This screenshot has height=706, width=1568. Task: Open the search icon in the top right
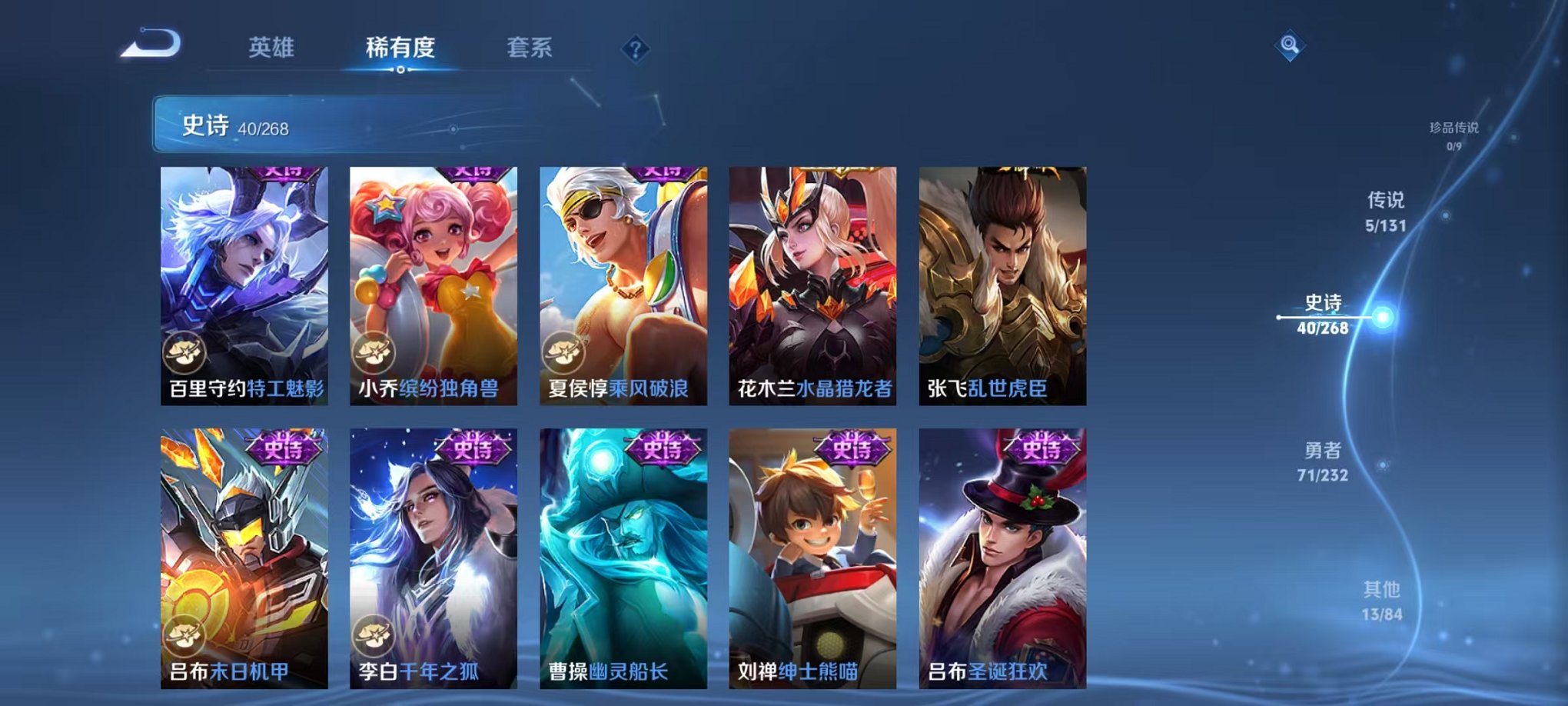pyautogui.click(x=1291, y=45)
